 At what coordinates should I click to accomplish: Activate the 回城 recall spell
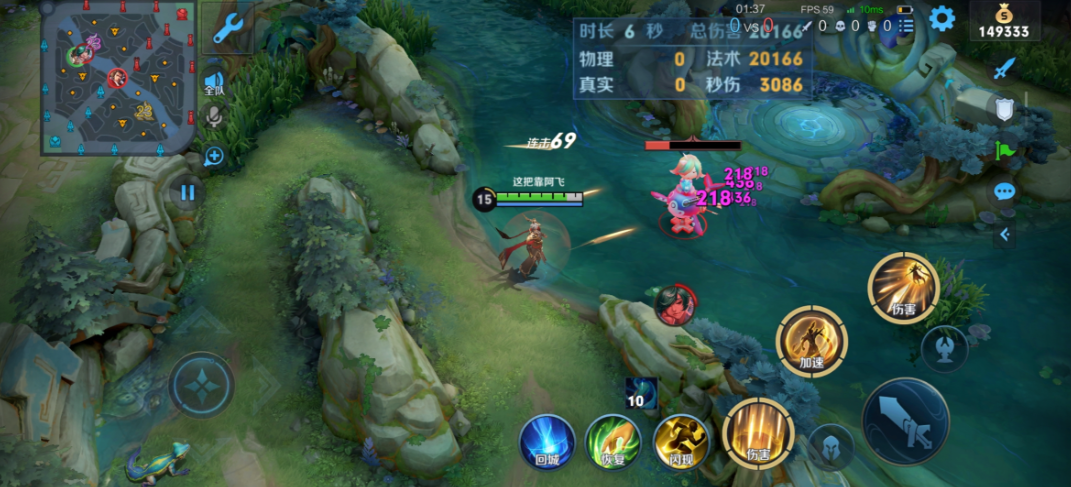[547, 441]
